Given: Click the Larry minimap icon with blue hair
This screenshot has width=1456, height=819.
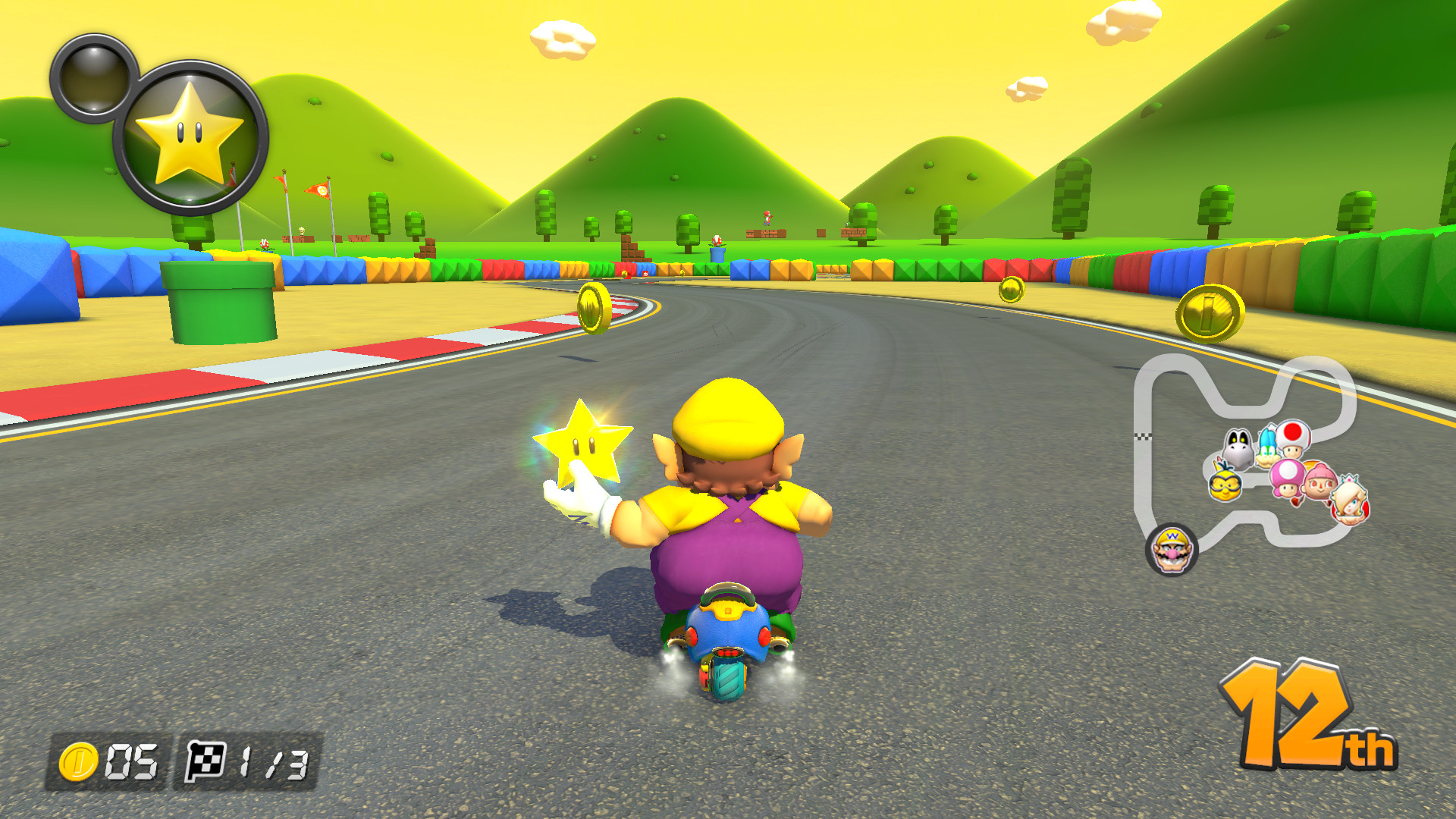Looking at the screenshot, I should pos(1267,443).
